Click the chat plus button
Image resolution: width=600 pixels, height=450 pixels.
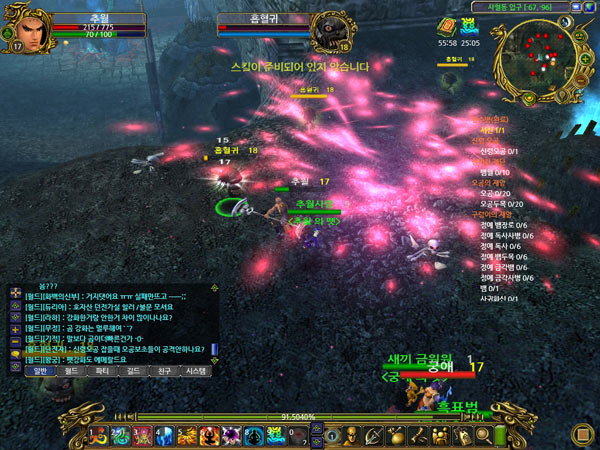pos(14,326)
